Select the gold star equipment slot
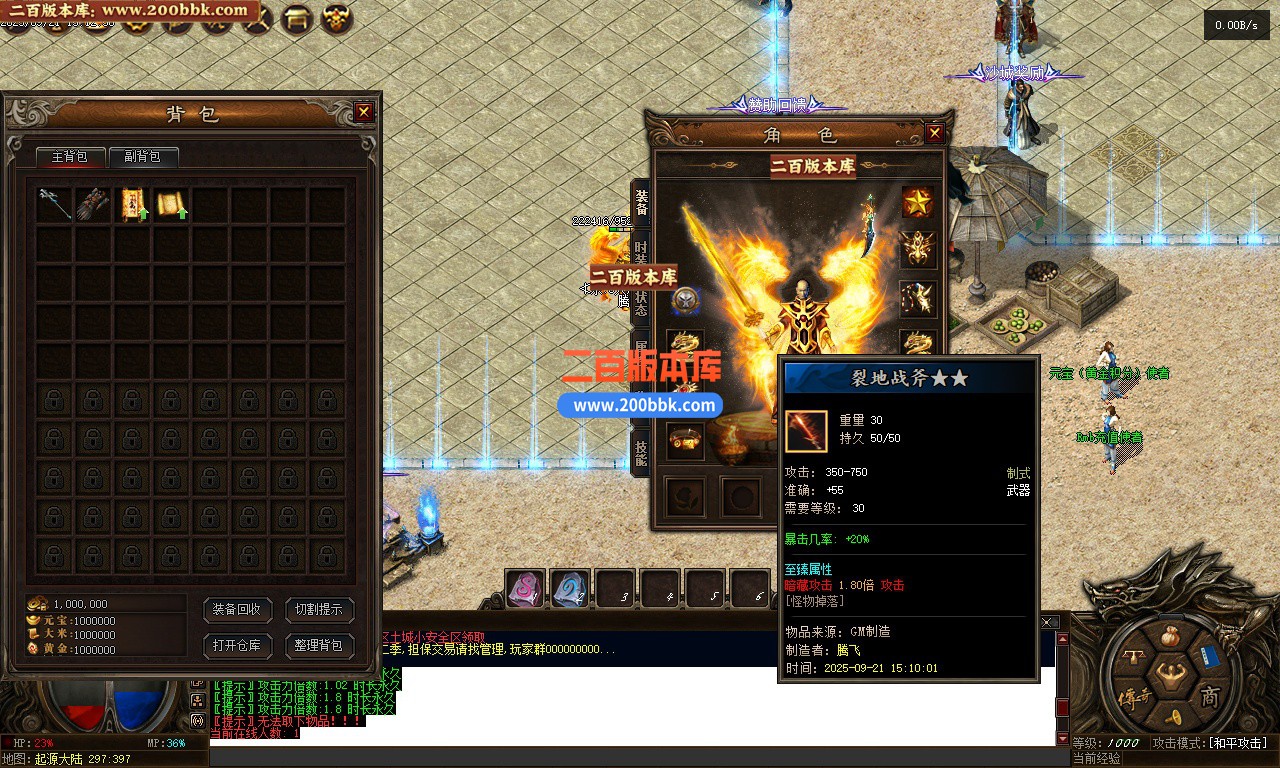1280x768 pixels. [918, 202]
